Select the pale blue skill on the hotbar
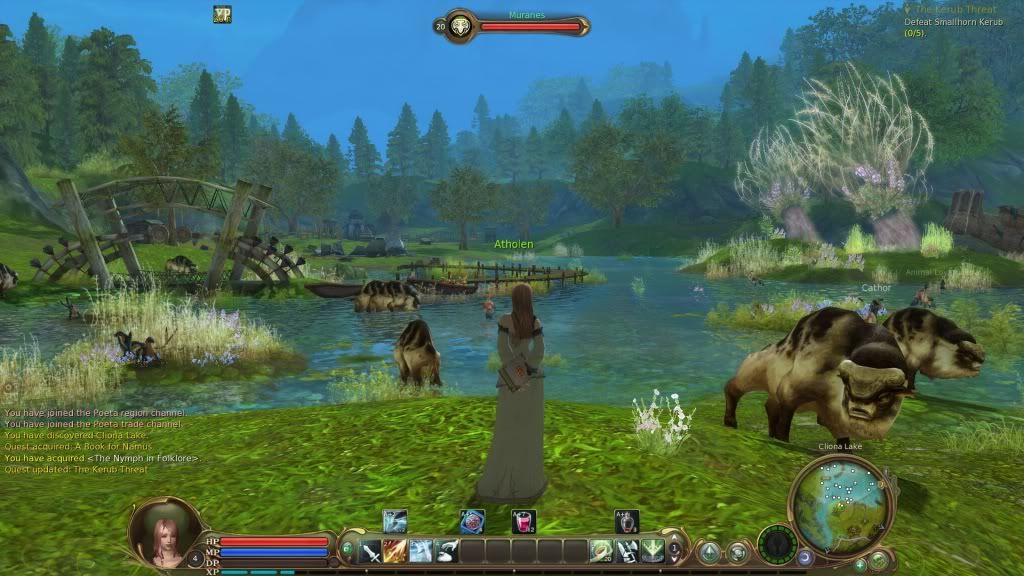The height and width of the screenshot is (576, 1024). (421, 551)
